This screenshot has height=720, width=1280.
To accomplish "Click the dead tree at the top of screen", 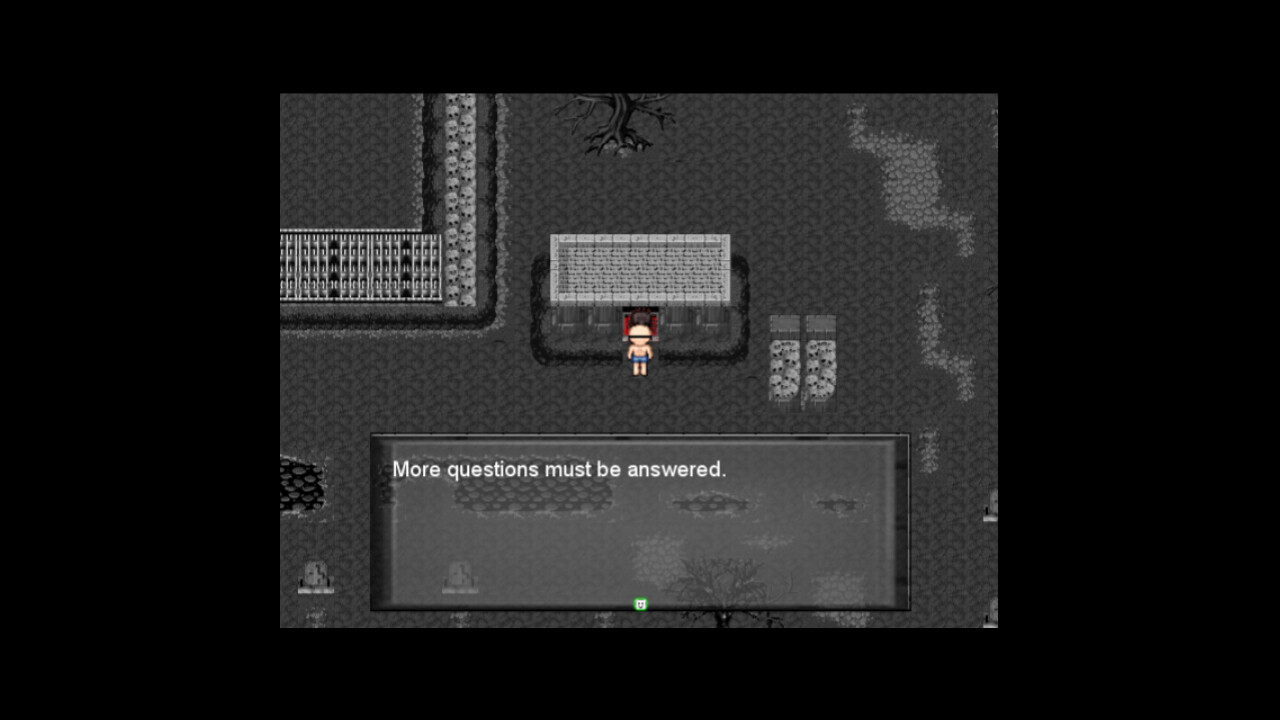I will (x=620, y=120).
